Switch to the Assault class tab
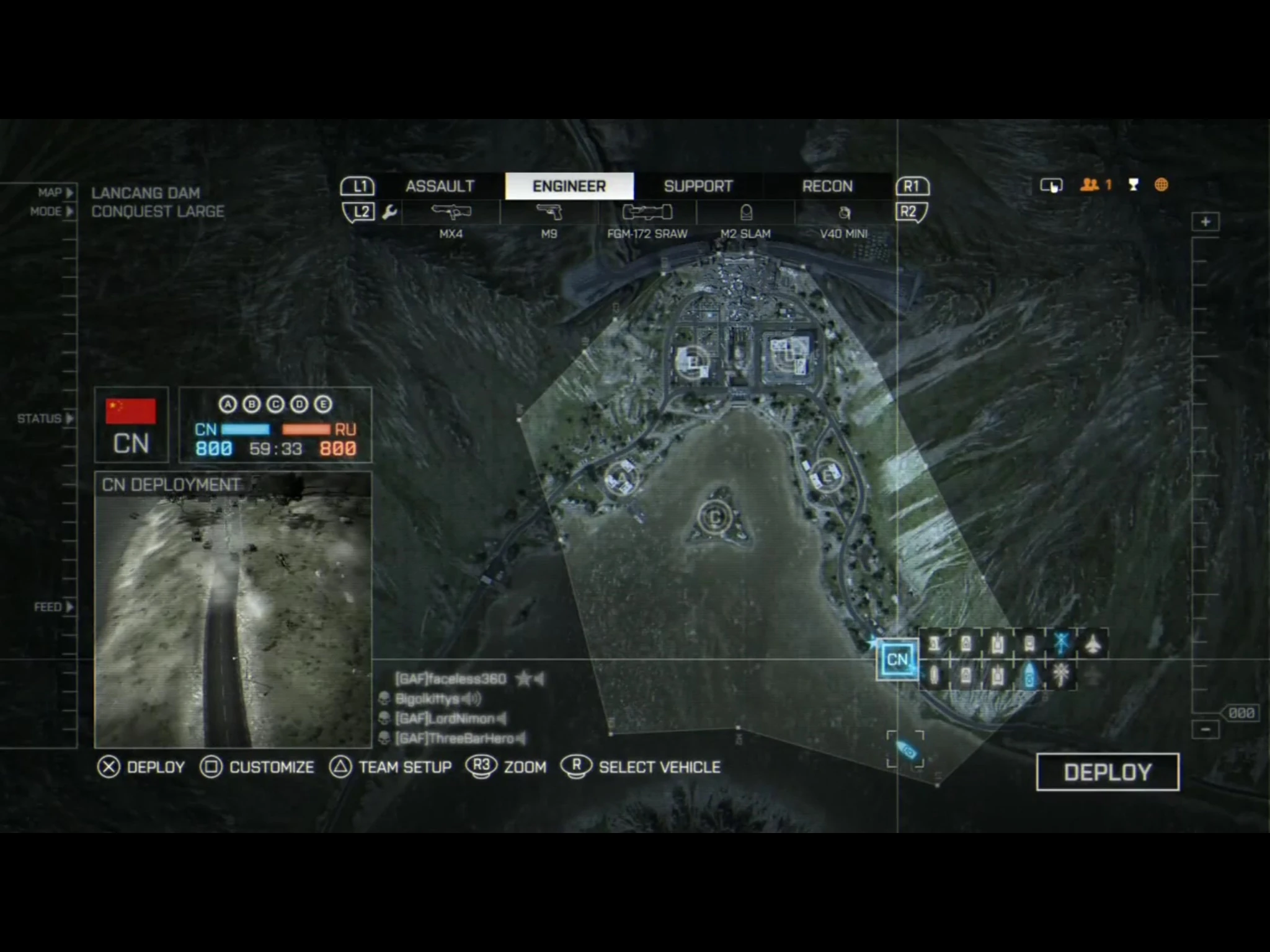1270x952 pixels. [440, 186]
